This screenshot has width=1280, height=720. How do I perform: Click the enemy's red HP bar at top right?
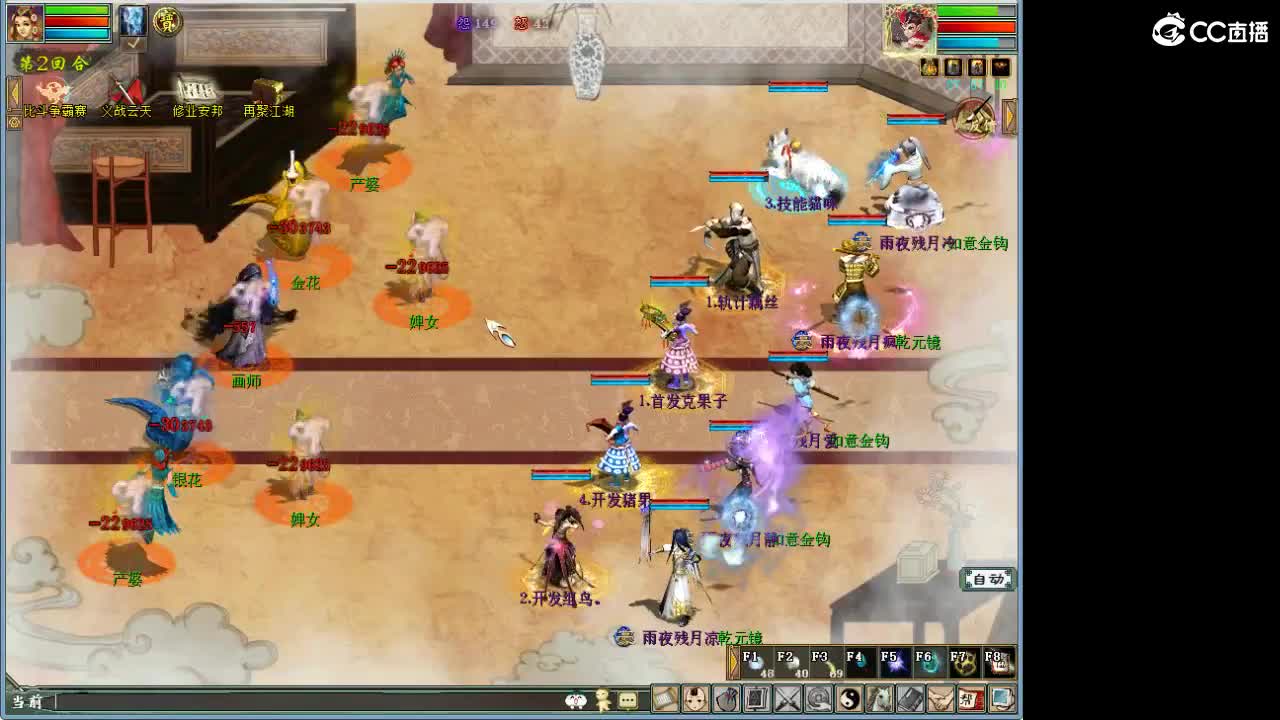pyautogui.click(x=977, y=27)
